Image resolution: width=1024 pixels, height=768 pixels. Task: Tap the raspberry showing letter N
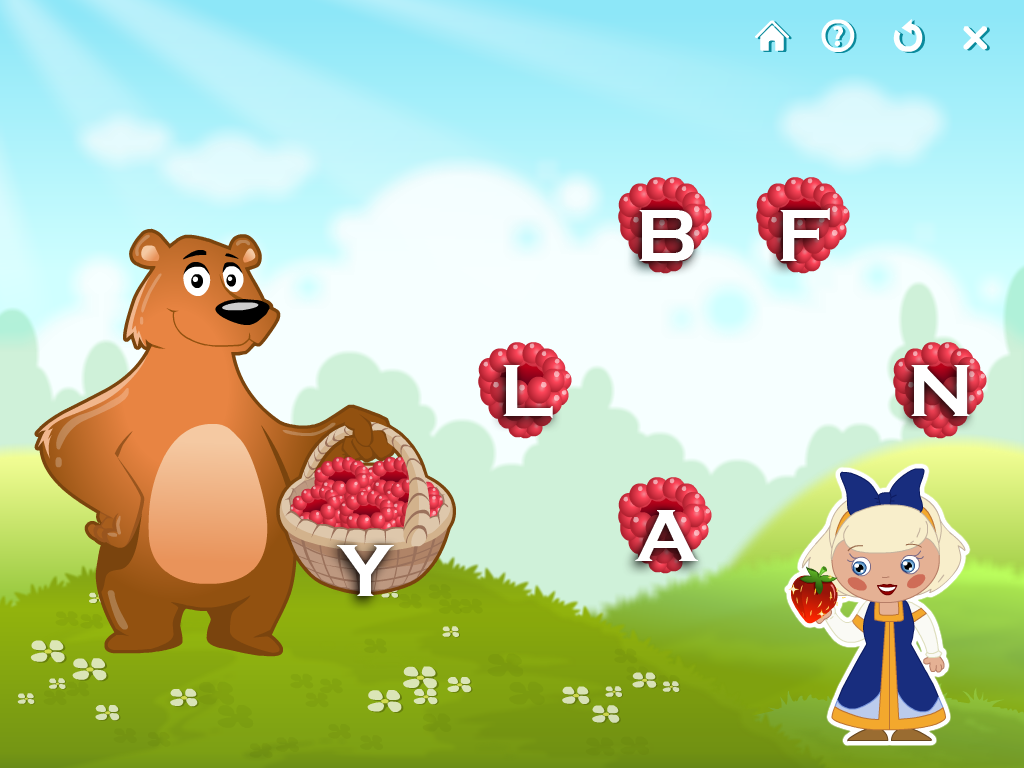(939, 390)
